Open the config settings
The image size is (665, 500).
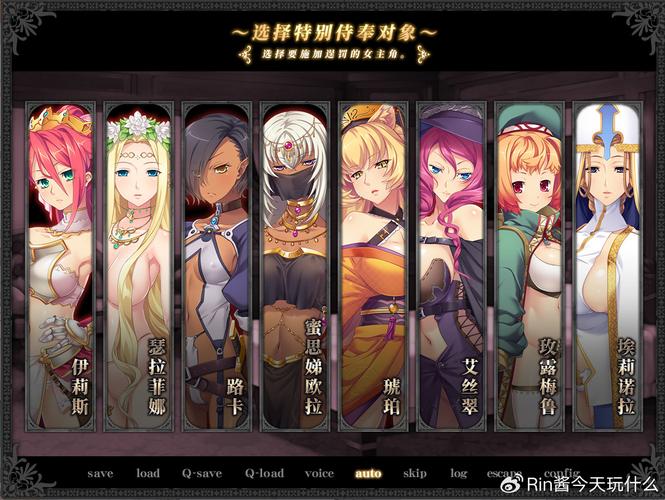pyautogui.click(x=561, y=473)
